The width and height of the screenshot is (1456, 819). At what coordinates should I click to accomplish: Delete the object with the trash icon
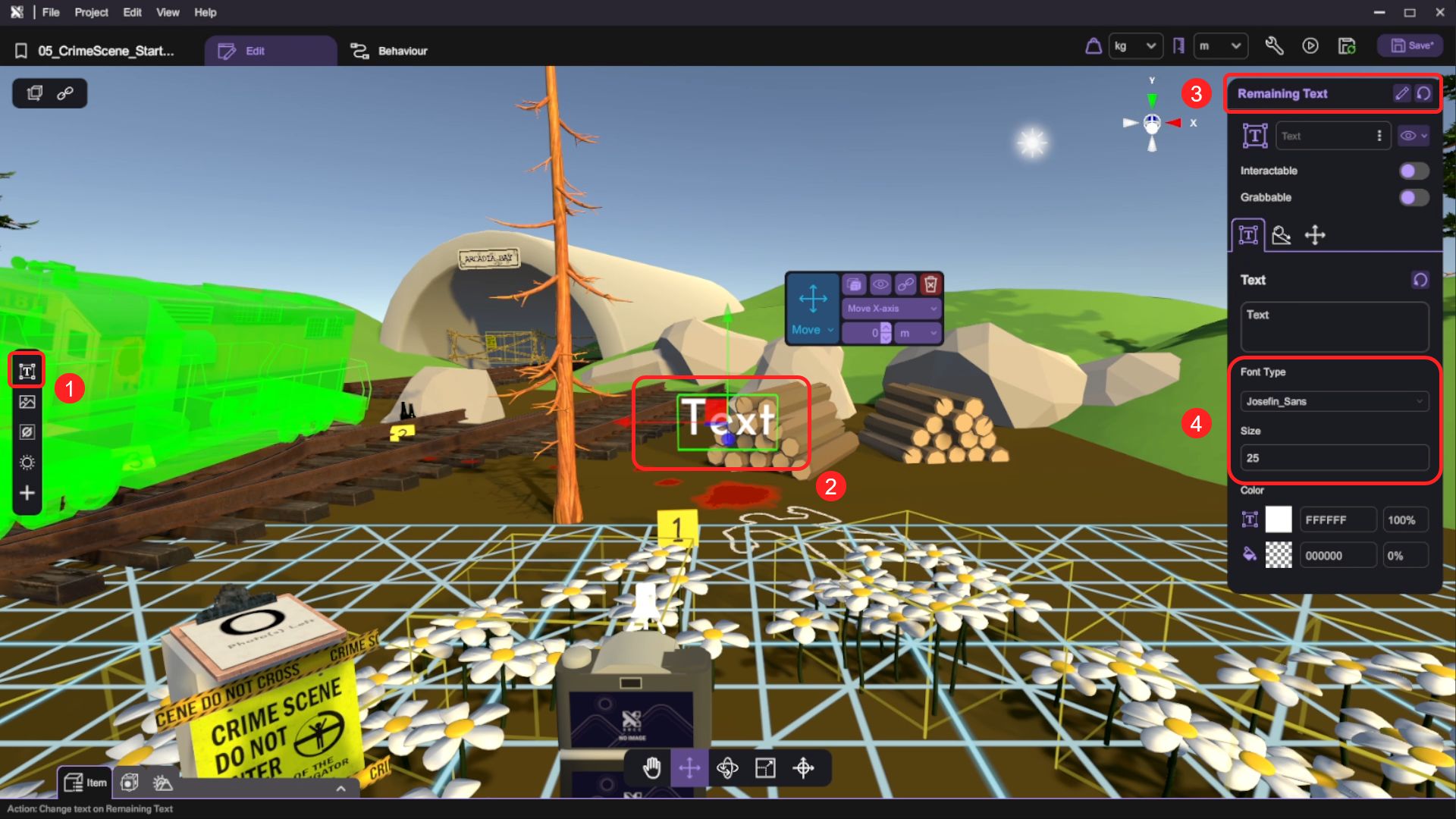click(930, 284)
